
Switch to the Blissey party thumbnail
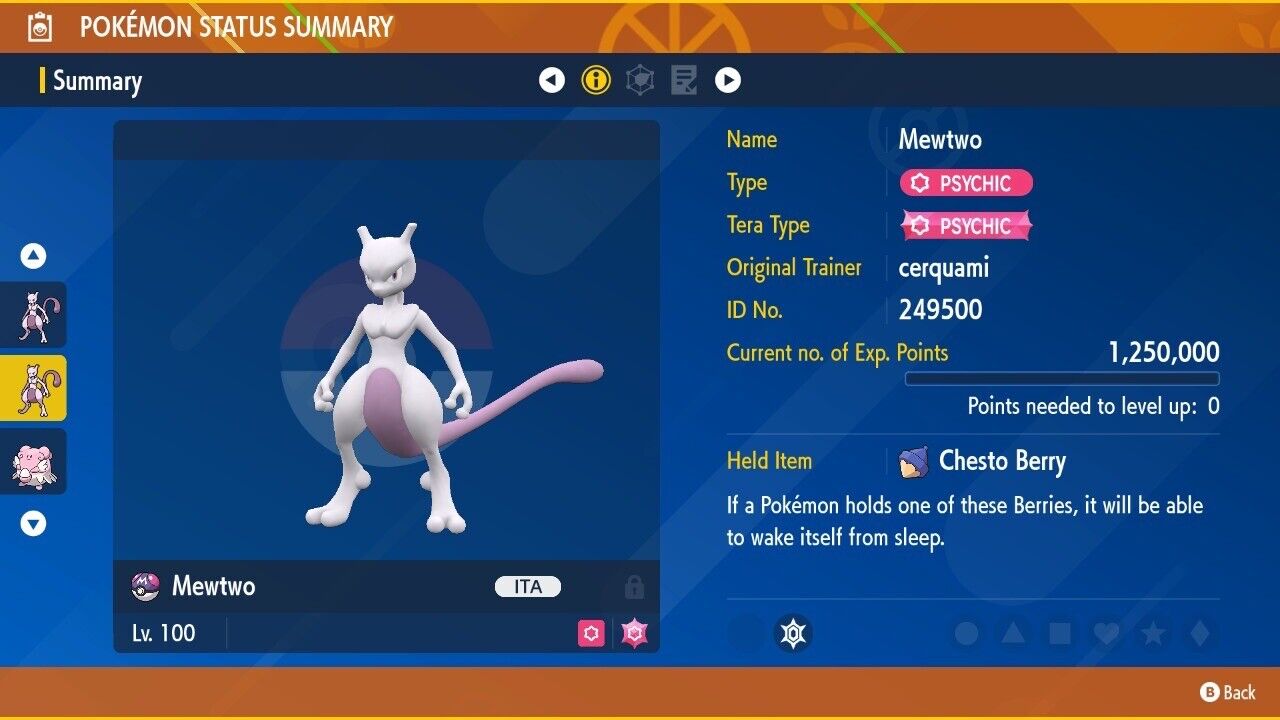34,461
